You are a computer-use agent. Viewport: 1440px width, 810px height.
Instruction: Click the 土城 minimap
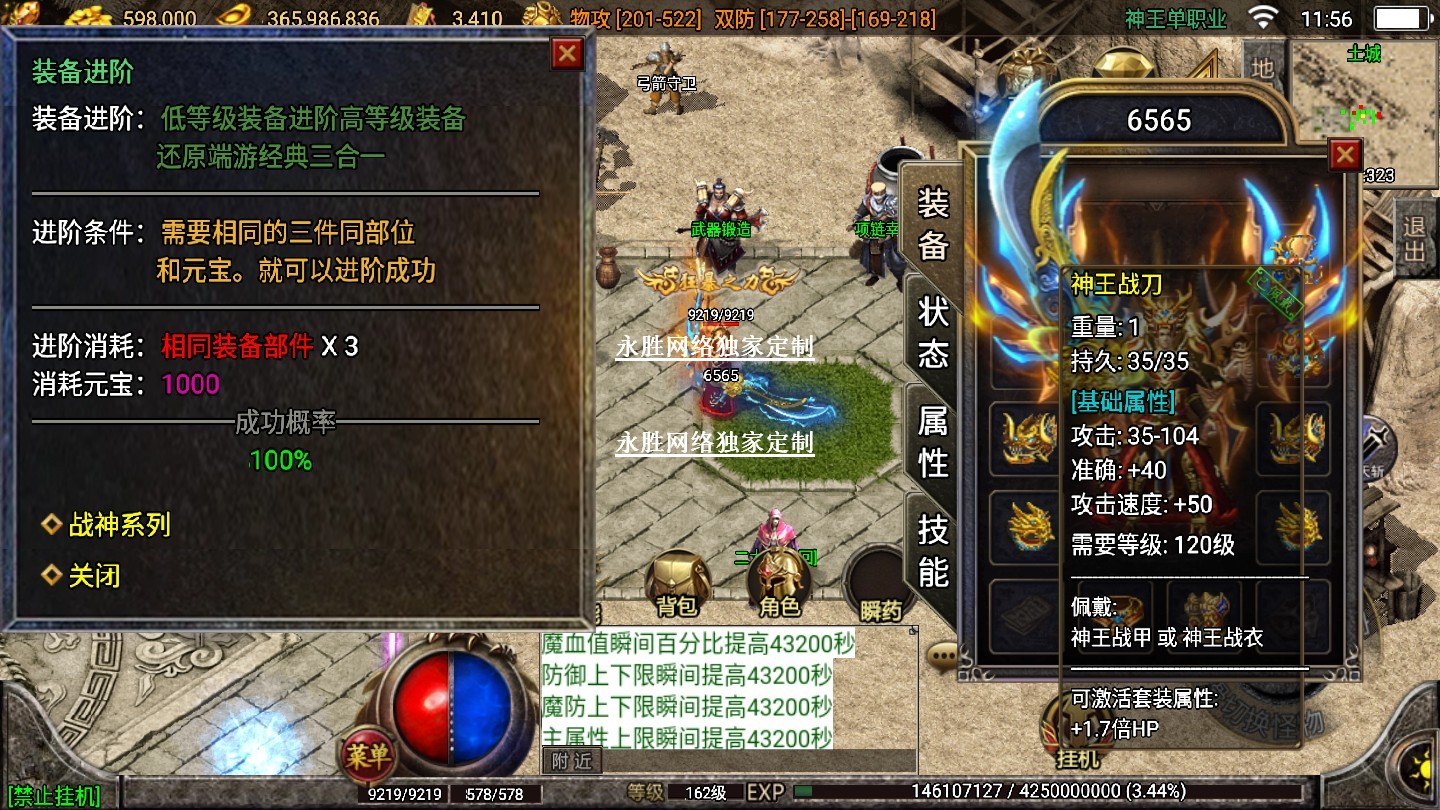click(1363, 110)
